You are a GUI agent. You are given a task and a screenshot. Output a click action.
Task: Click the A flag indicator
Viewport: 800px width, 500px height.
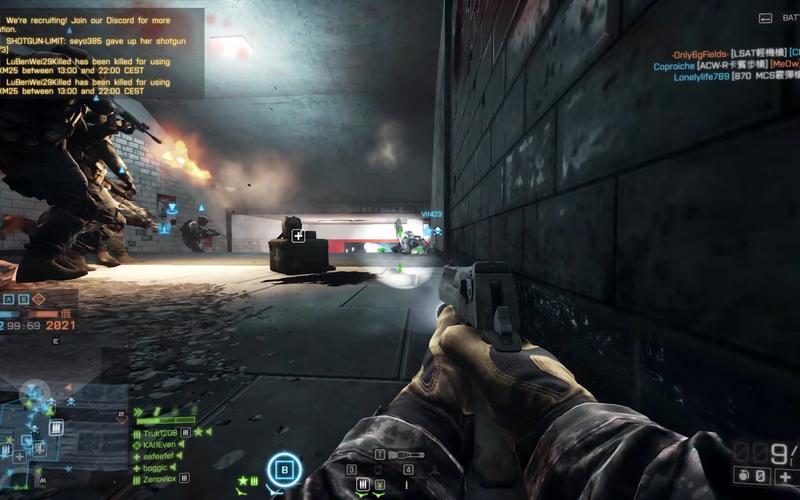8,299
